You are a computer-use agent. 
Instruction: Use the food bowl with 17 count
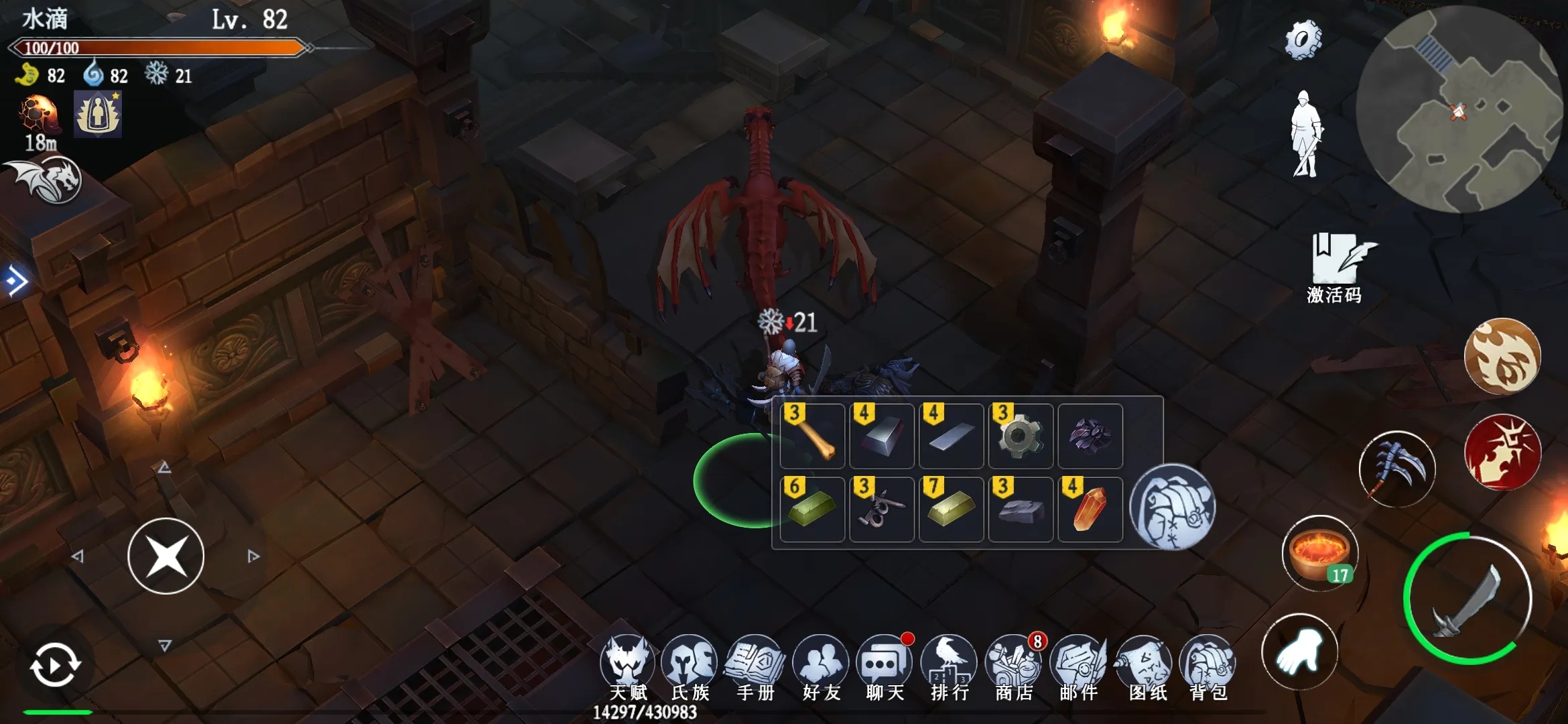tap(1319, 552)
